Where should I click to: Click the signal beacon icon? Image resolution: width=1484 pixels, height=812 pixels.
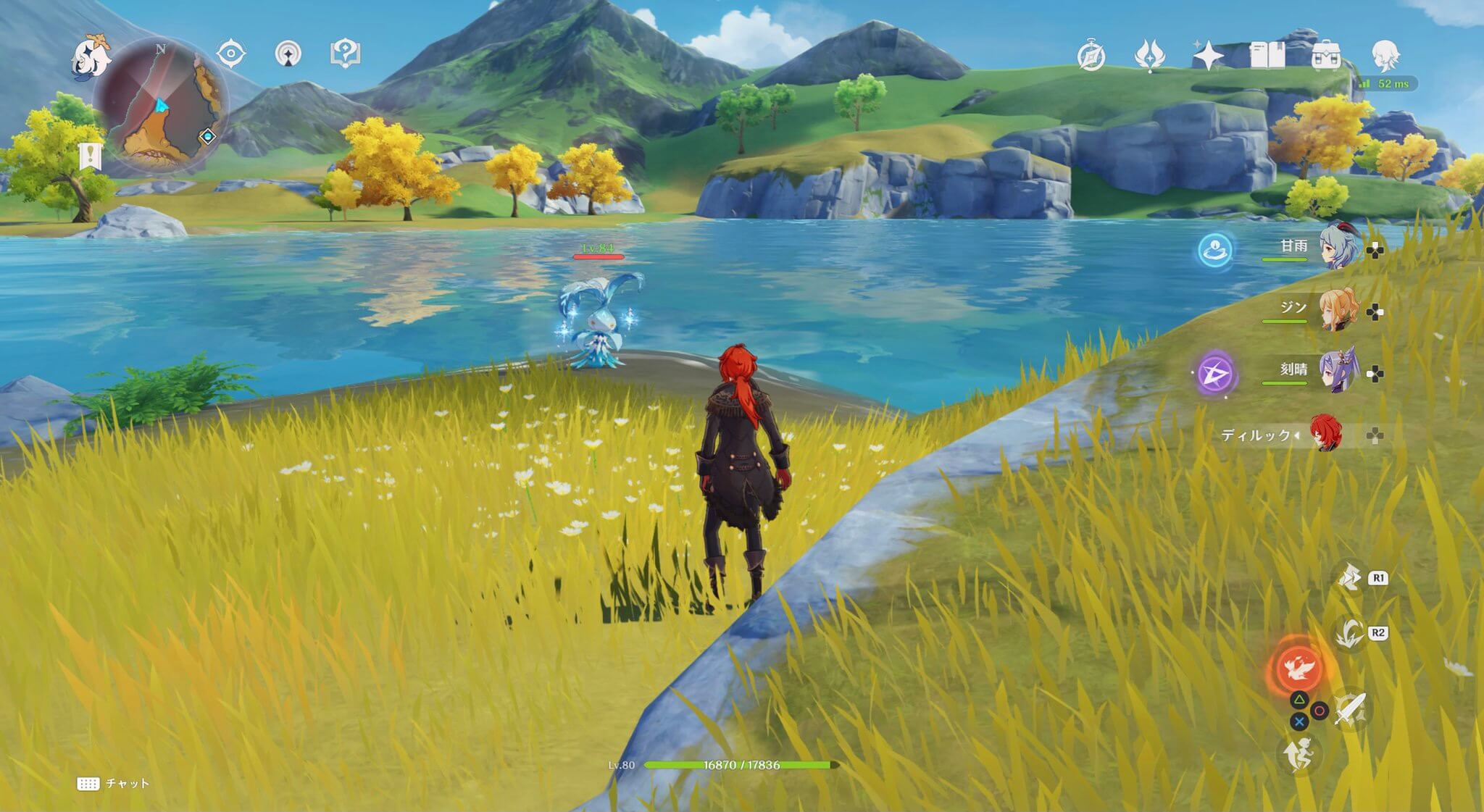pyautogui.click(x=288, y=54)
